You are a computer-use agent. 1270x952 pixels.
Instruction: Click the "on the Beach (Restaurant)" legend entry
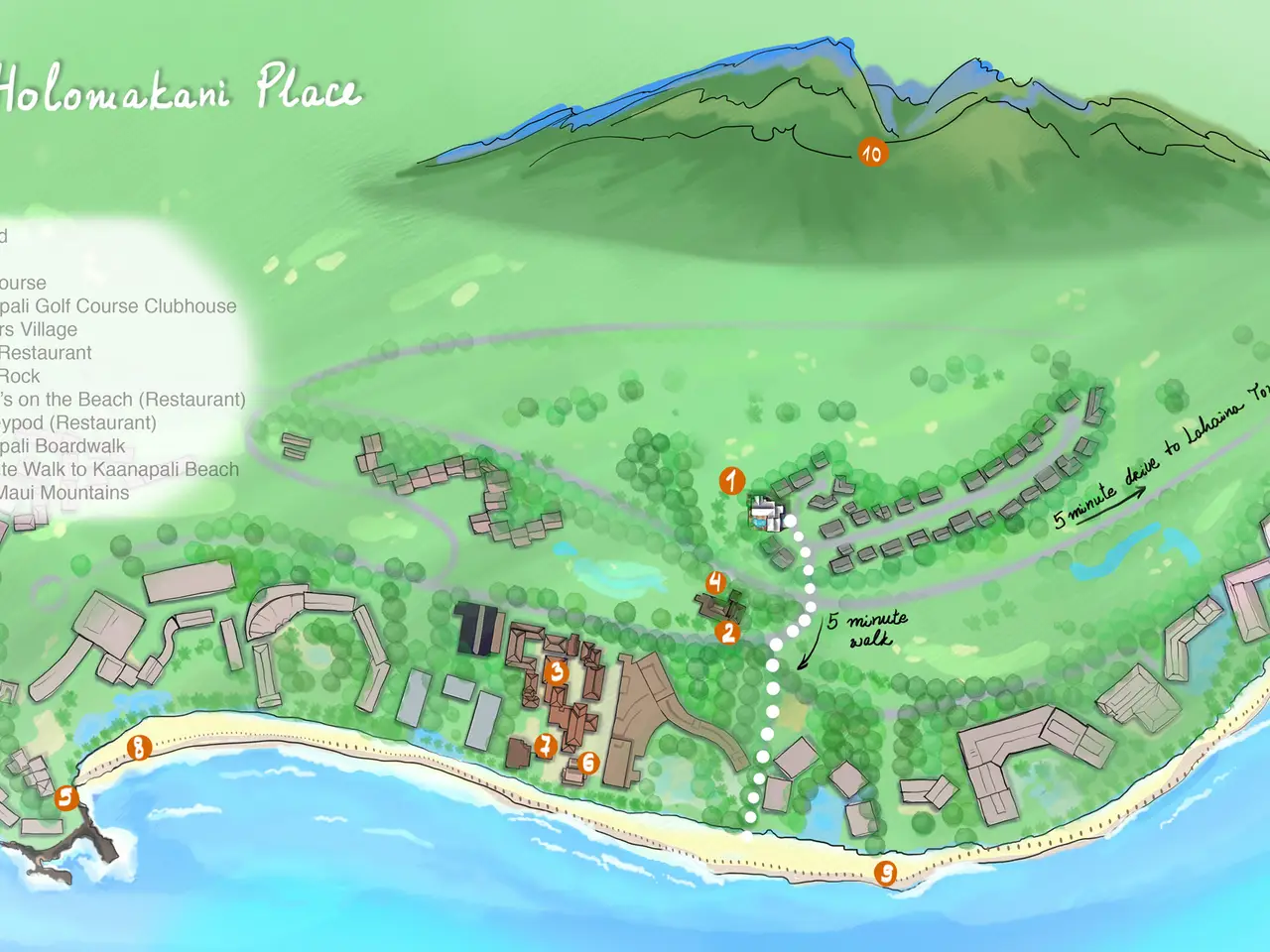click(123, 400)
